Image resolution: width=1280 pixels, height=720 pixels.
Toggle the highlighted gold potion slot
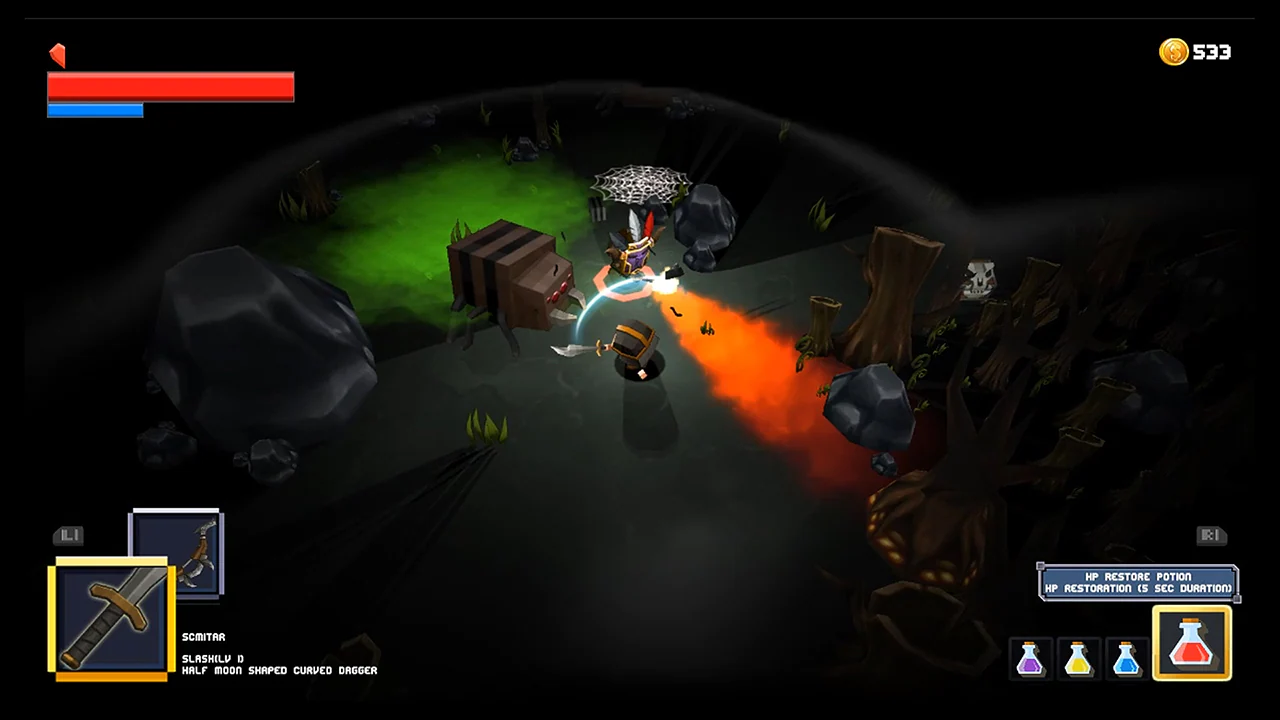pyautogui.click(x=1192, y=641)
